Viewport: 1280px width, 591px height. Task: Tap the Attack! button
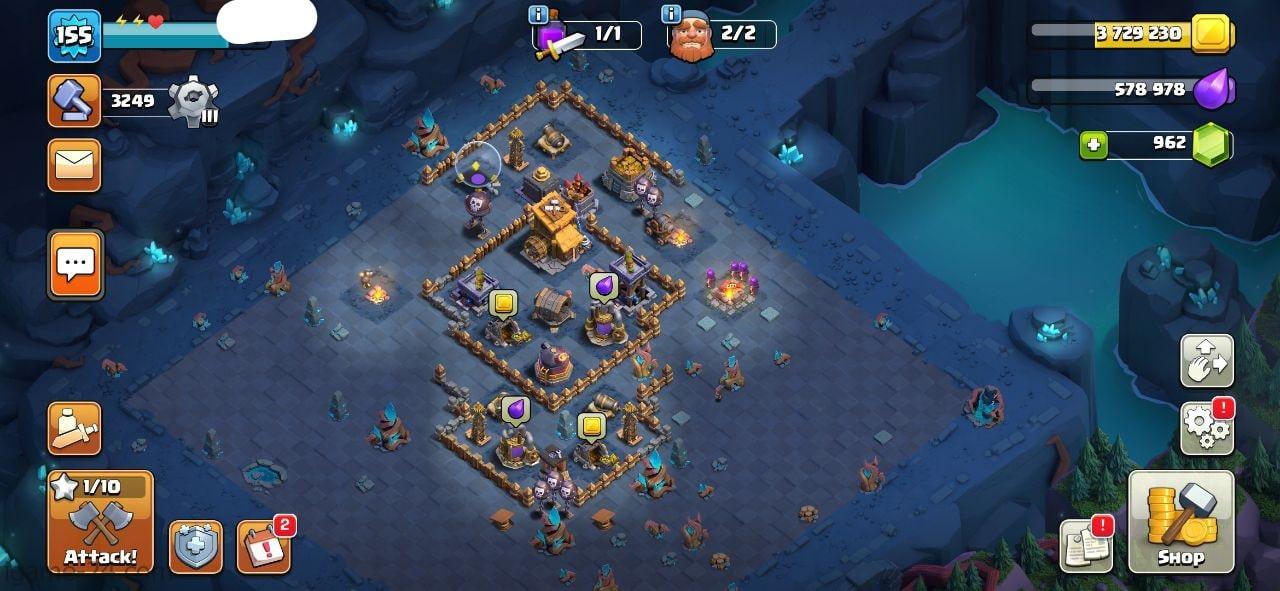100,521
